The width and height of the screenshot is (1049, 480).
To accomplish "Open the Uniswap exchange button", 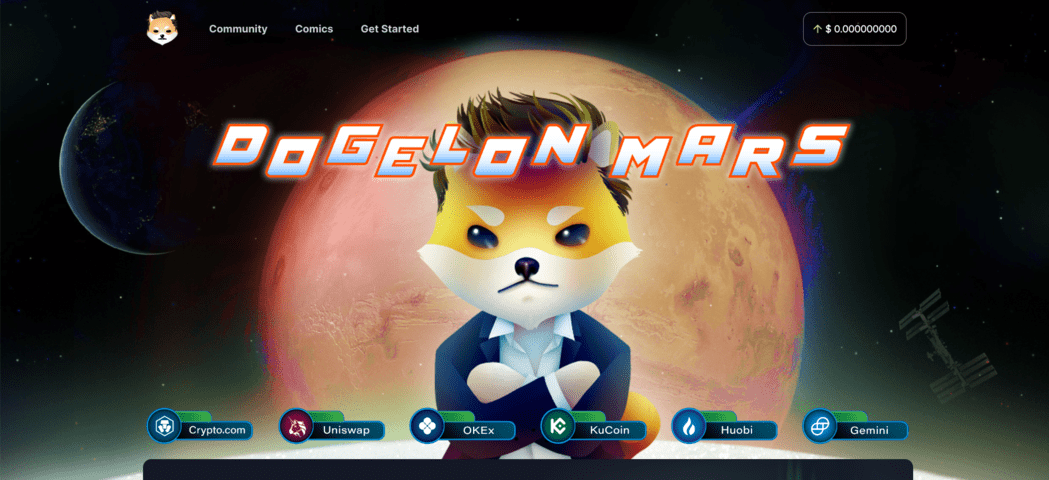I will [x=333, y=429].
